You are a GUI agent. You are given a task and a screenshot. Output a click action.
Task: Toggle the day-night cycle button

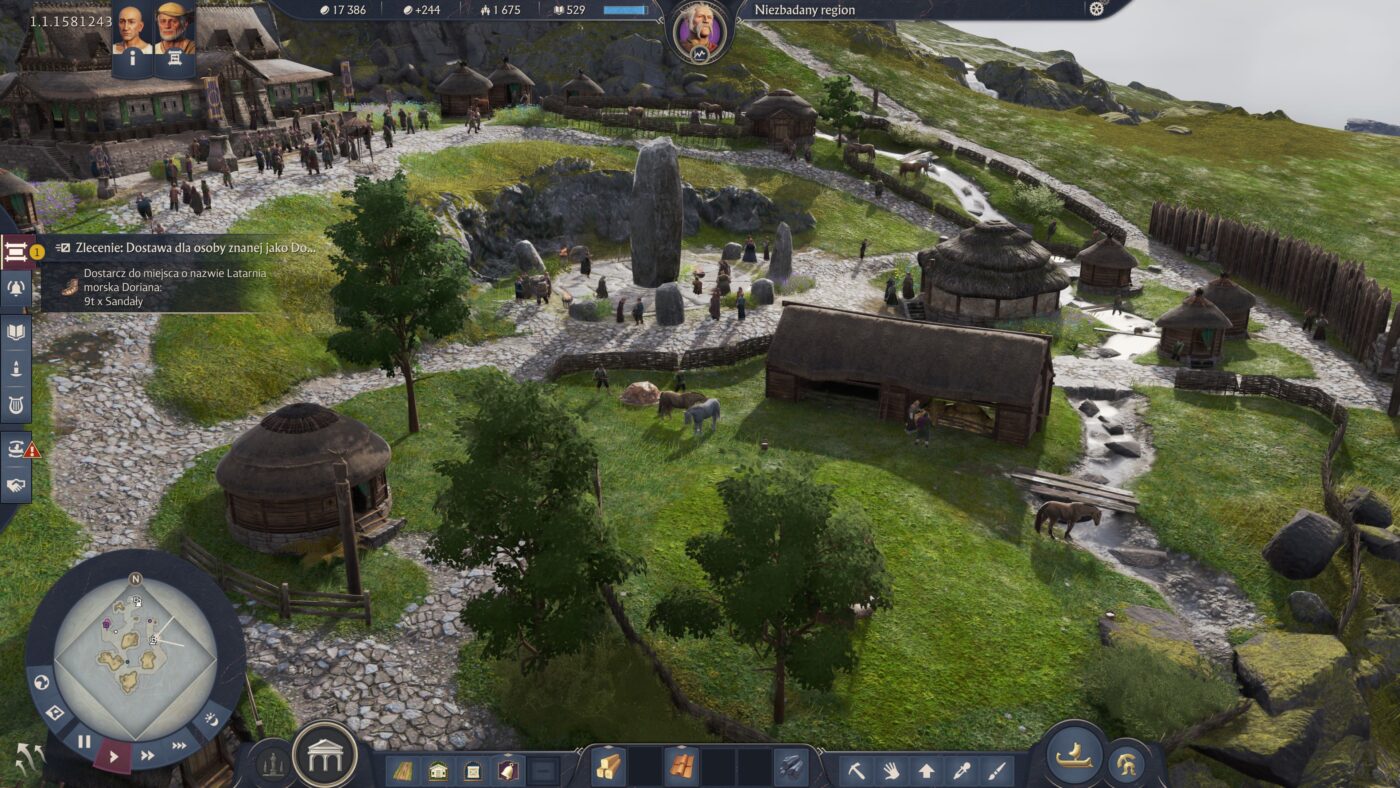click(211, 719)
